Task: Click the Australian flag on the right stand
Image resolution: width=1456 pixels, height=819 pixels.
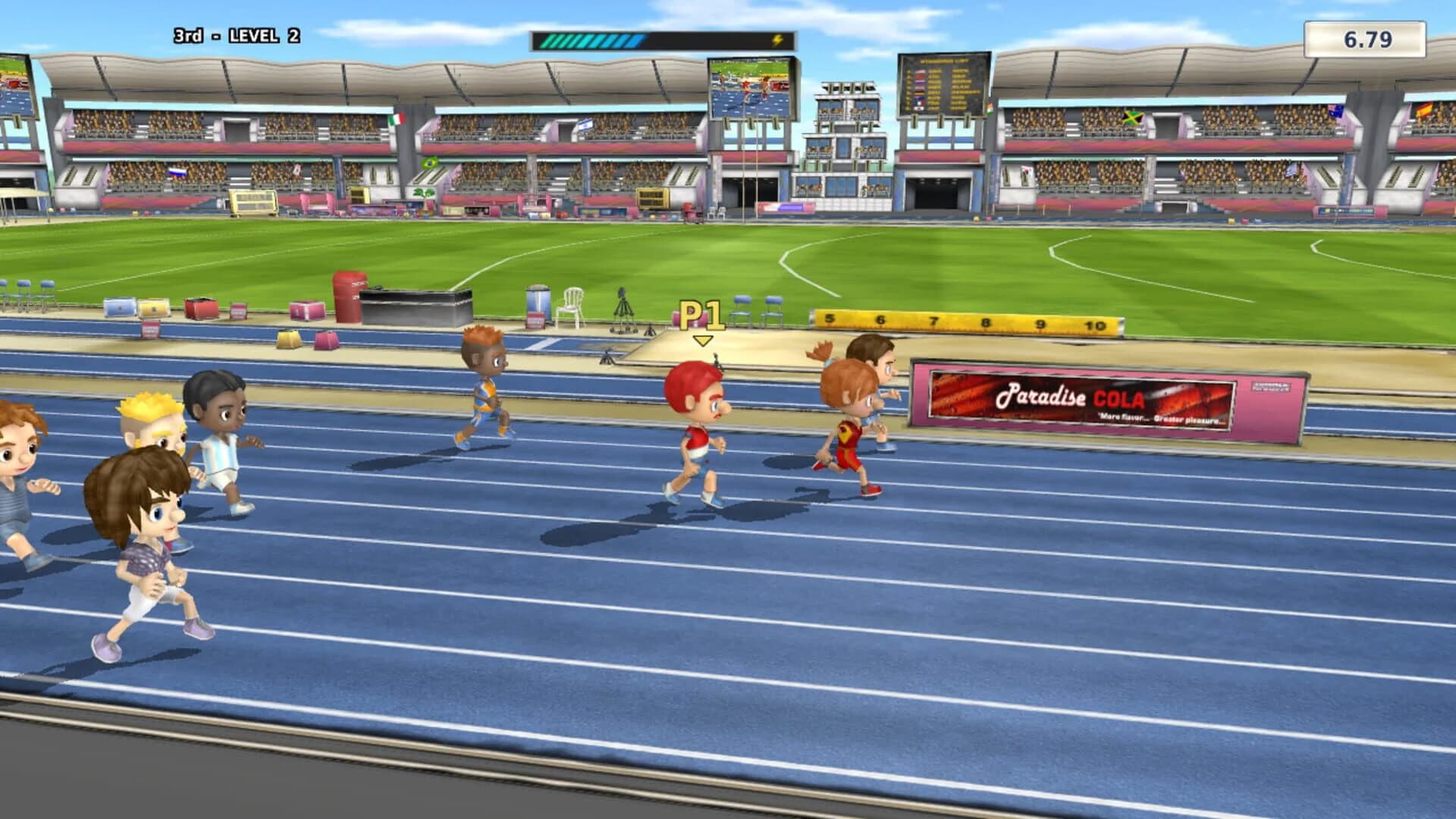Action: pos(1335,111)
